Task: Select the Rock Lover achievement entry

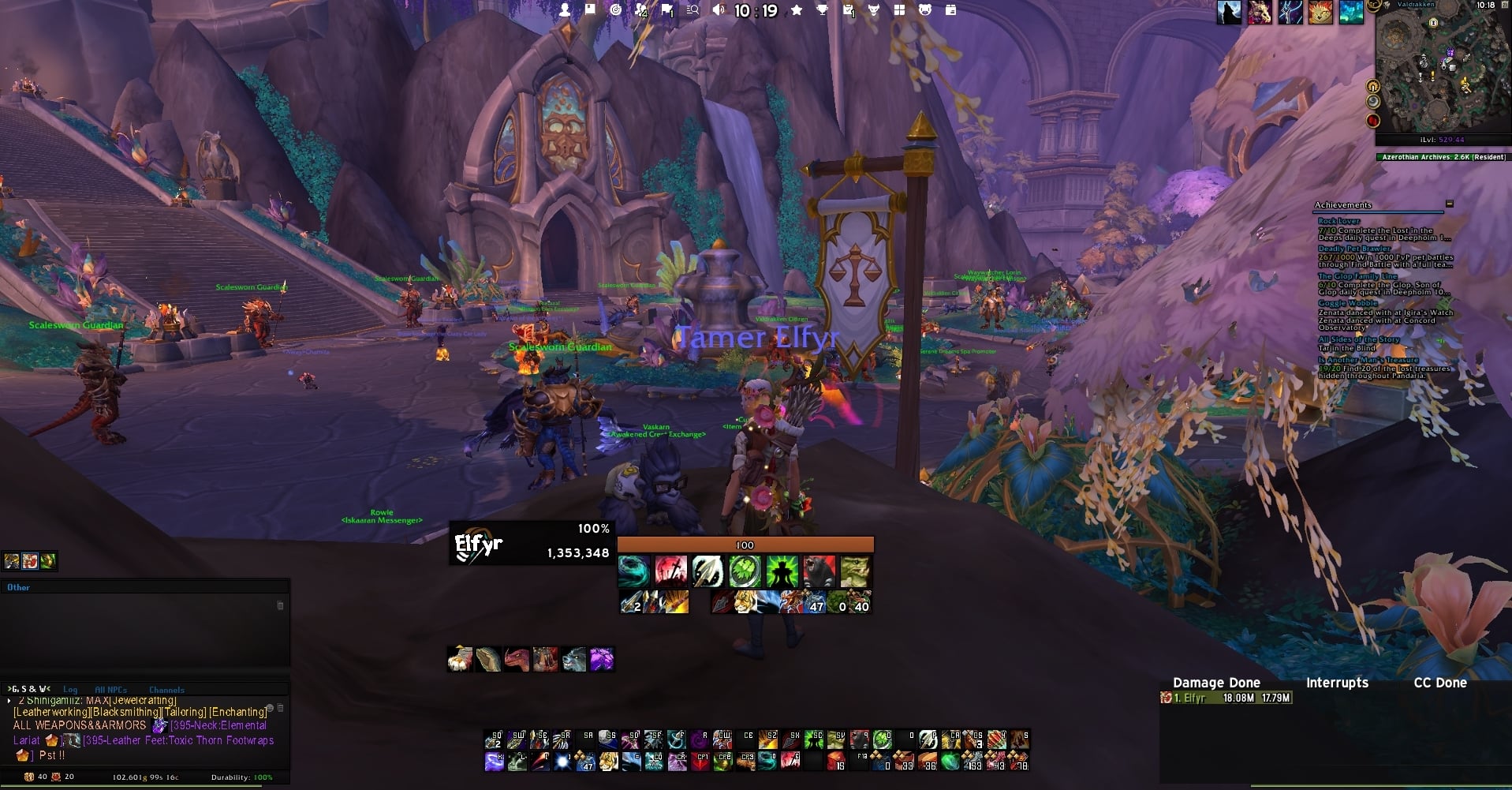Action: (x=1338, y=221)
